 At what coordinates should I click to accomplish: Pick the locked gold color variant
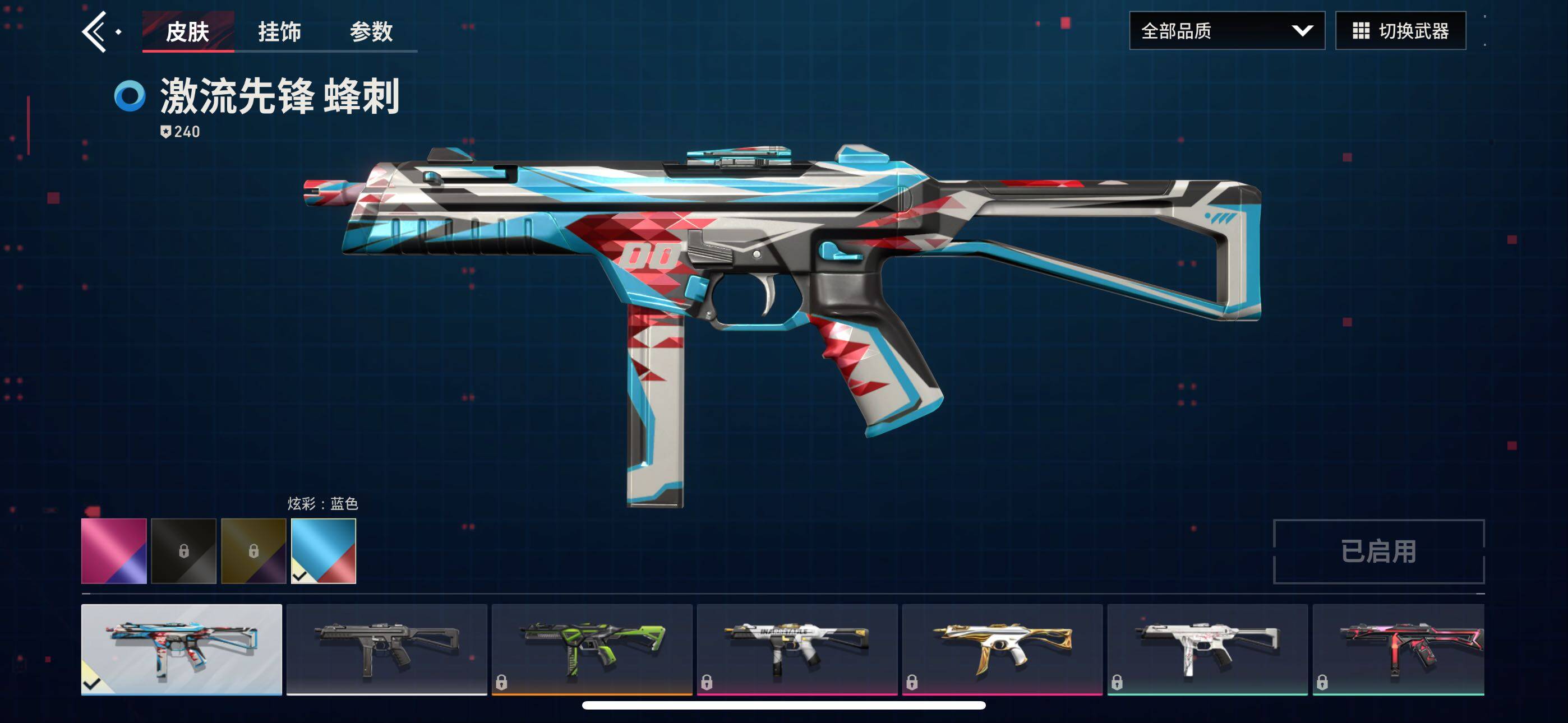click(253, 551)
